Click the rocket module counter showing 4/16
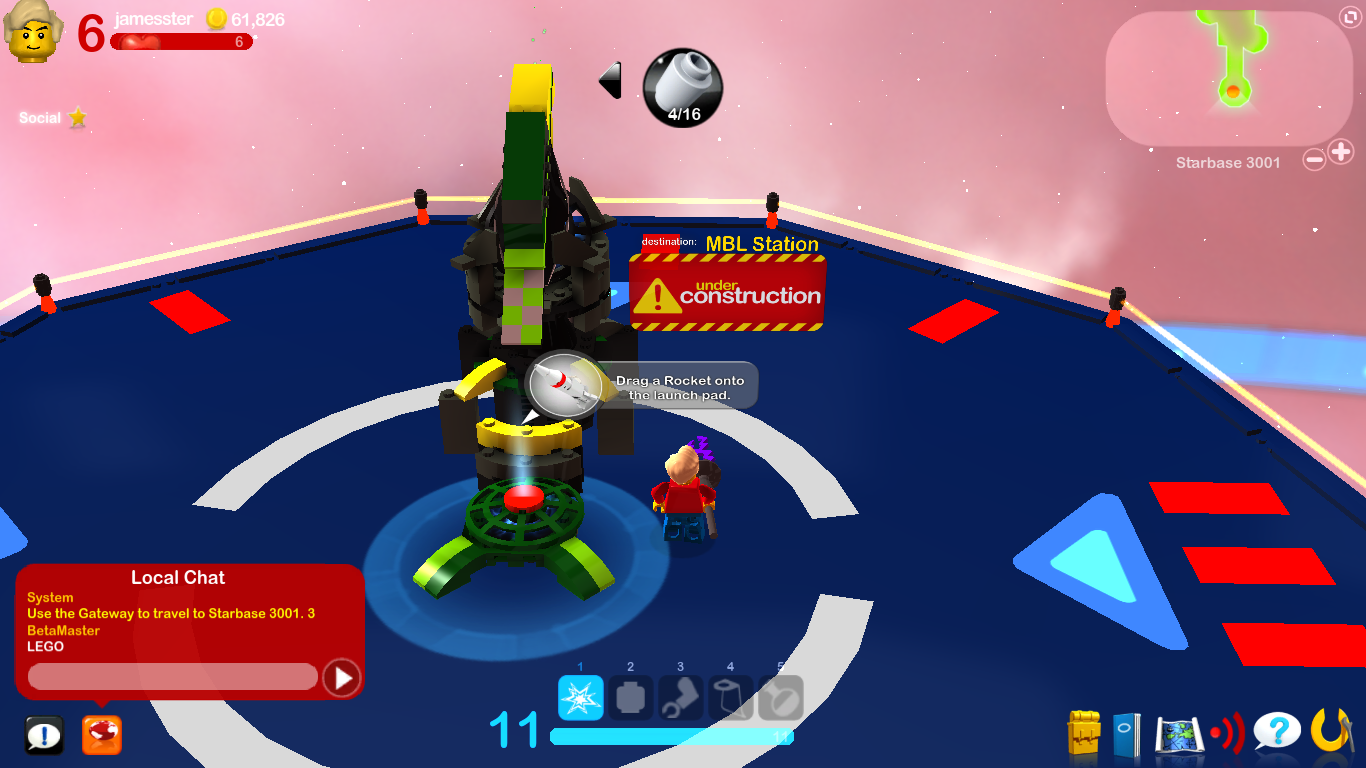The width and height of the screenshot is (1366, 768). coord(681,88)
